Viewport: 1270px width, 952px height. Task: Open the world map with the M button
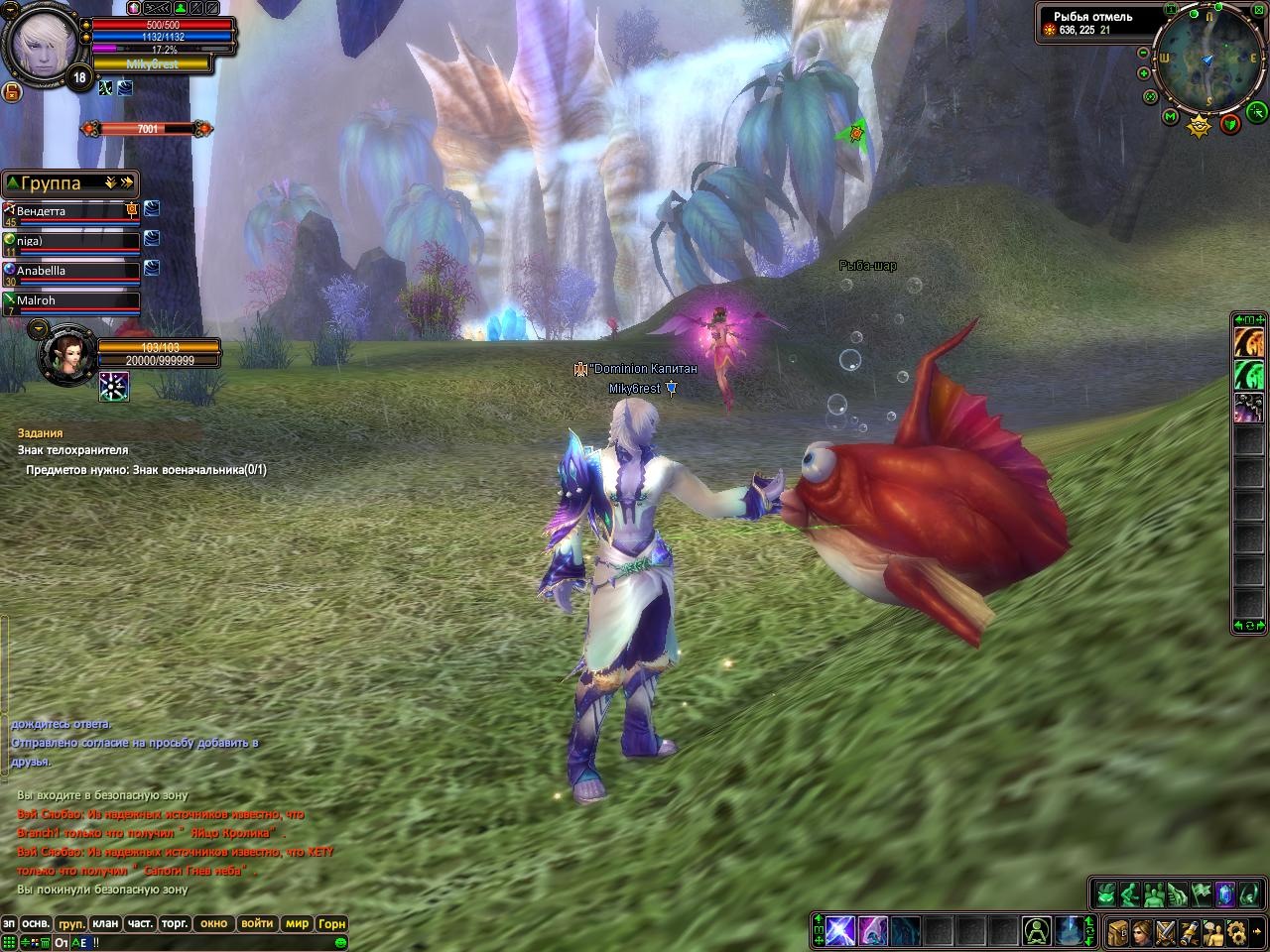(x=1171, y=118)
